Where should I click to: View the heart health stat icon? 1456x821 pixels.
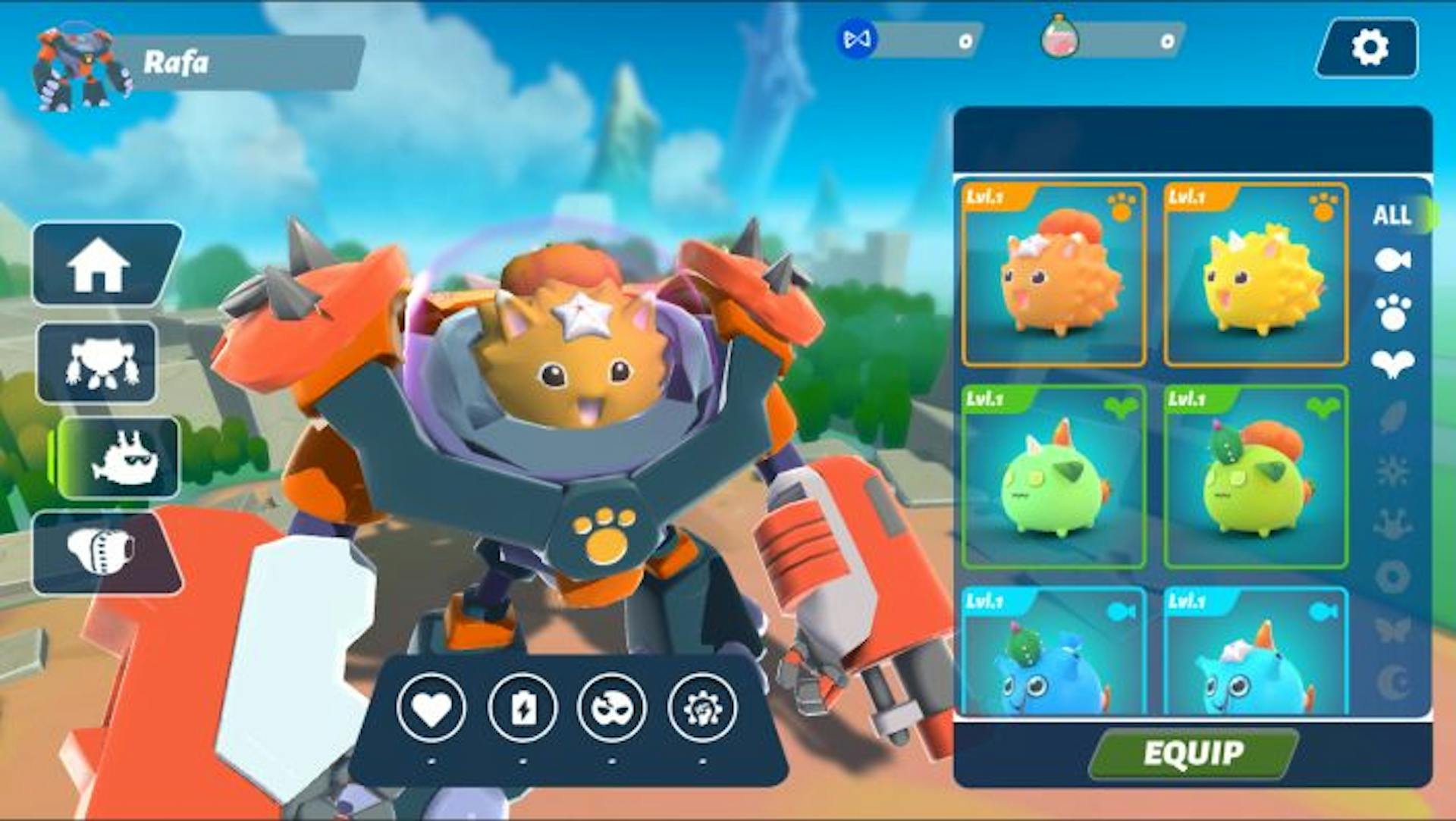tap(431, 708)
